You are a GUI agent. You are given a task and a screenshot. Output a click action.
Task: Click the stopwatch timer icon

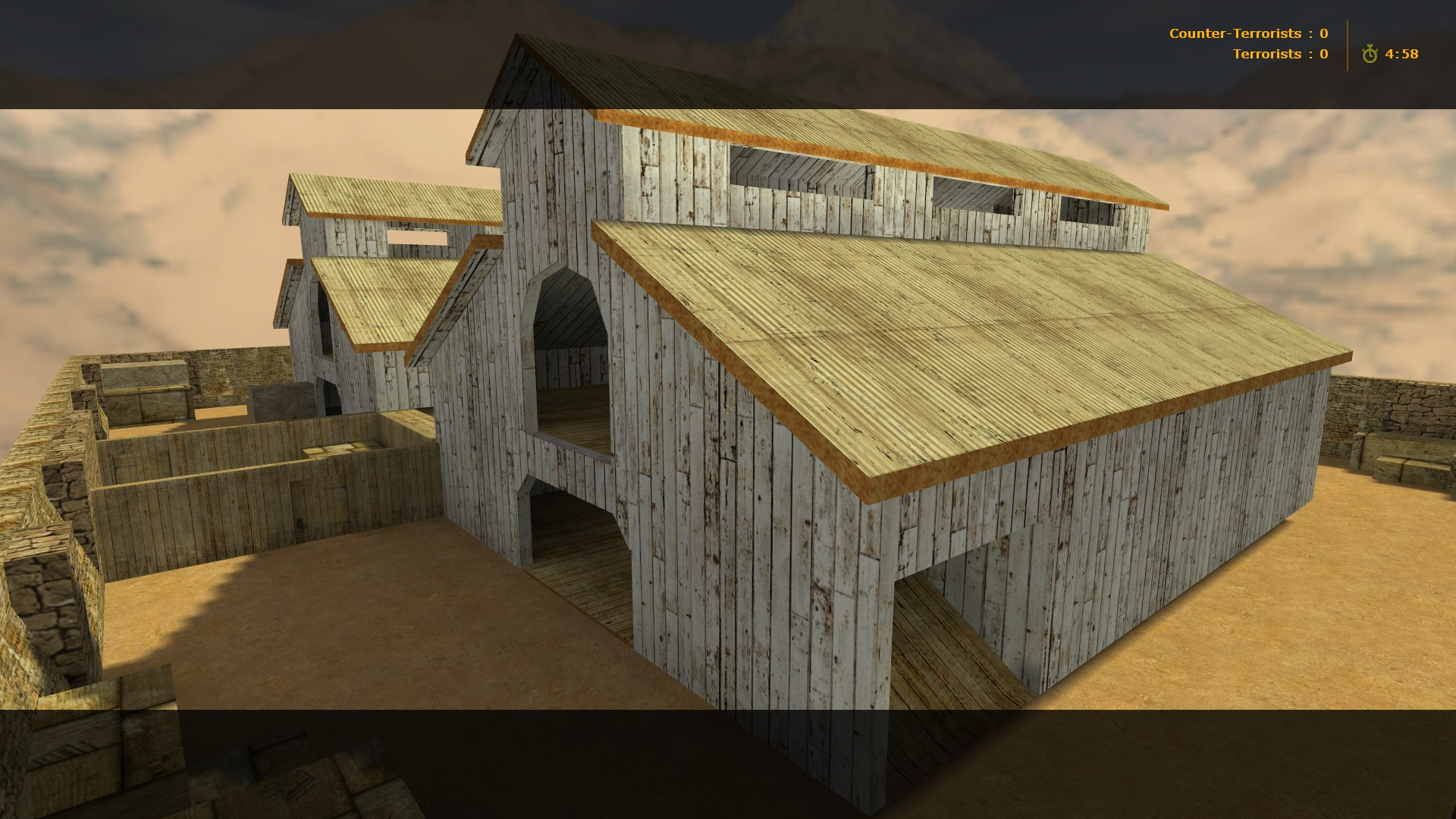[x=1371, y=54]
